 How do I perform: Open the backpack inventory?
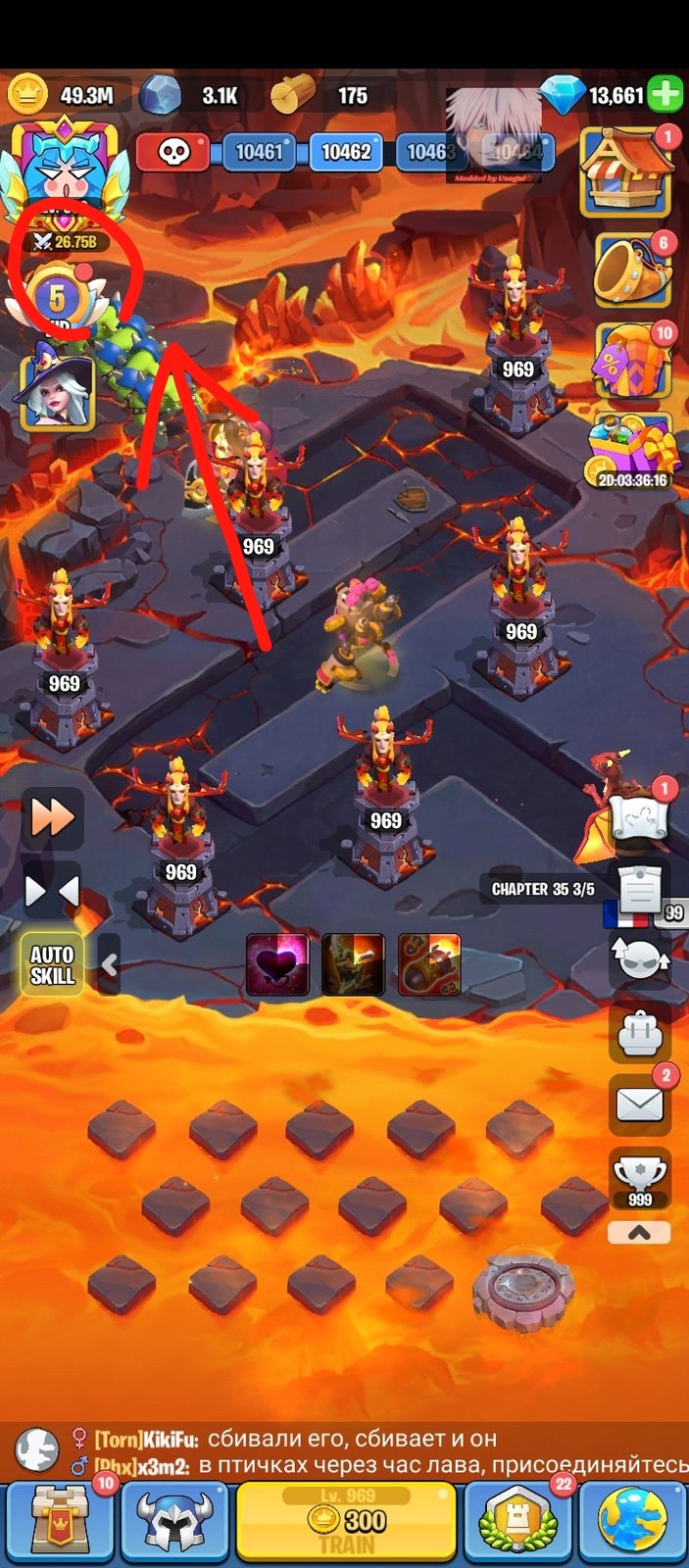640,1032
